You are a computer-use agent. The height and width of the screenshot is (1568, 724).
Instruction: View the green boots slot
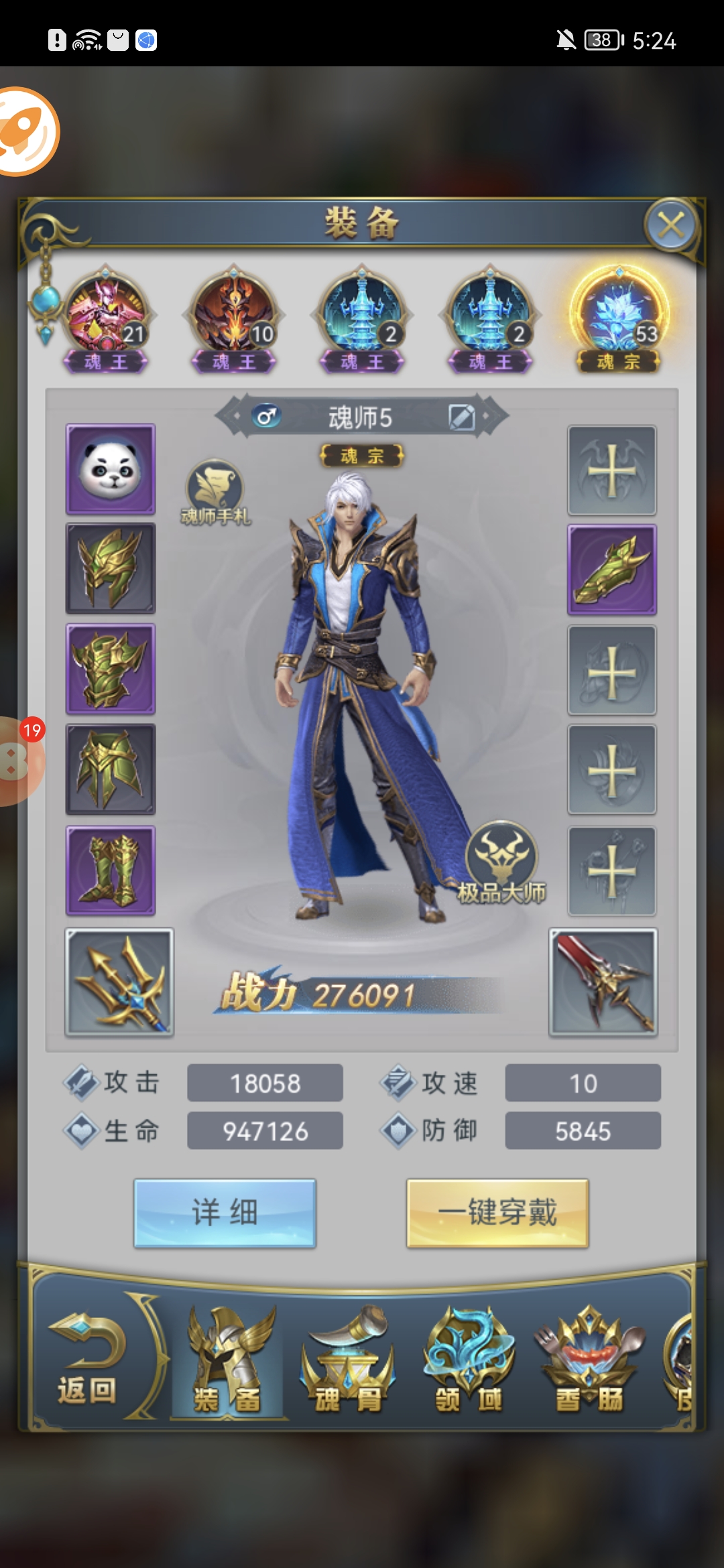click(111, 870)
